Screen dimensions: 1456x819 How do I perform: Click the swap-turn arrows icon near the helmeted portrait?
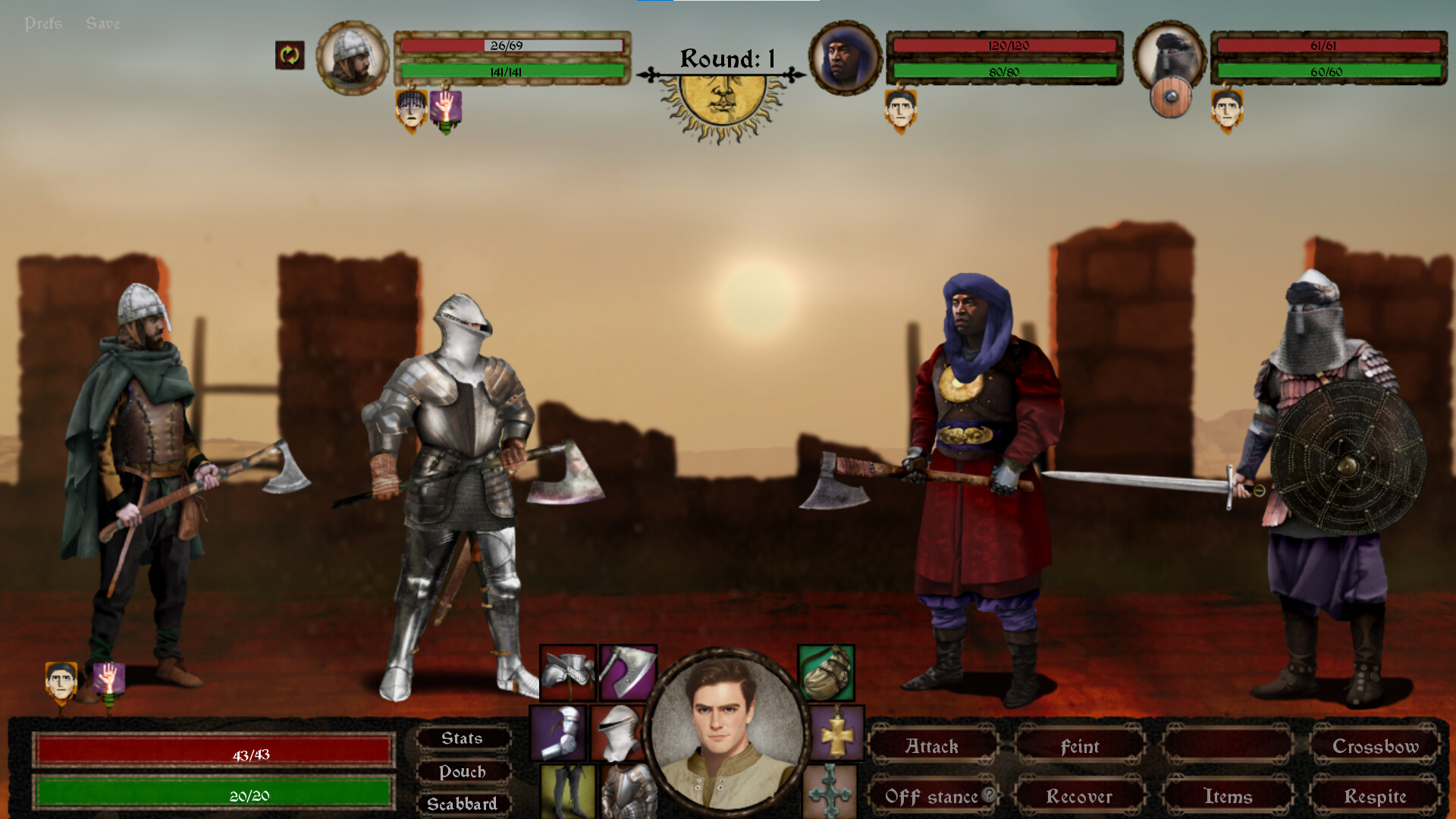coord(289,55)
